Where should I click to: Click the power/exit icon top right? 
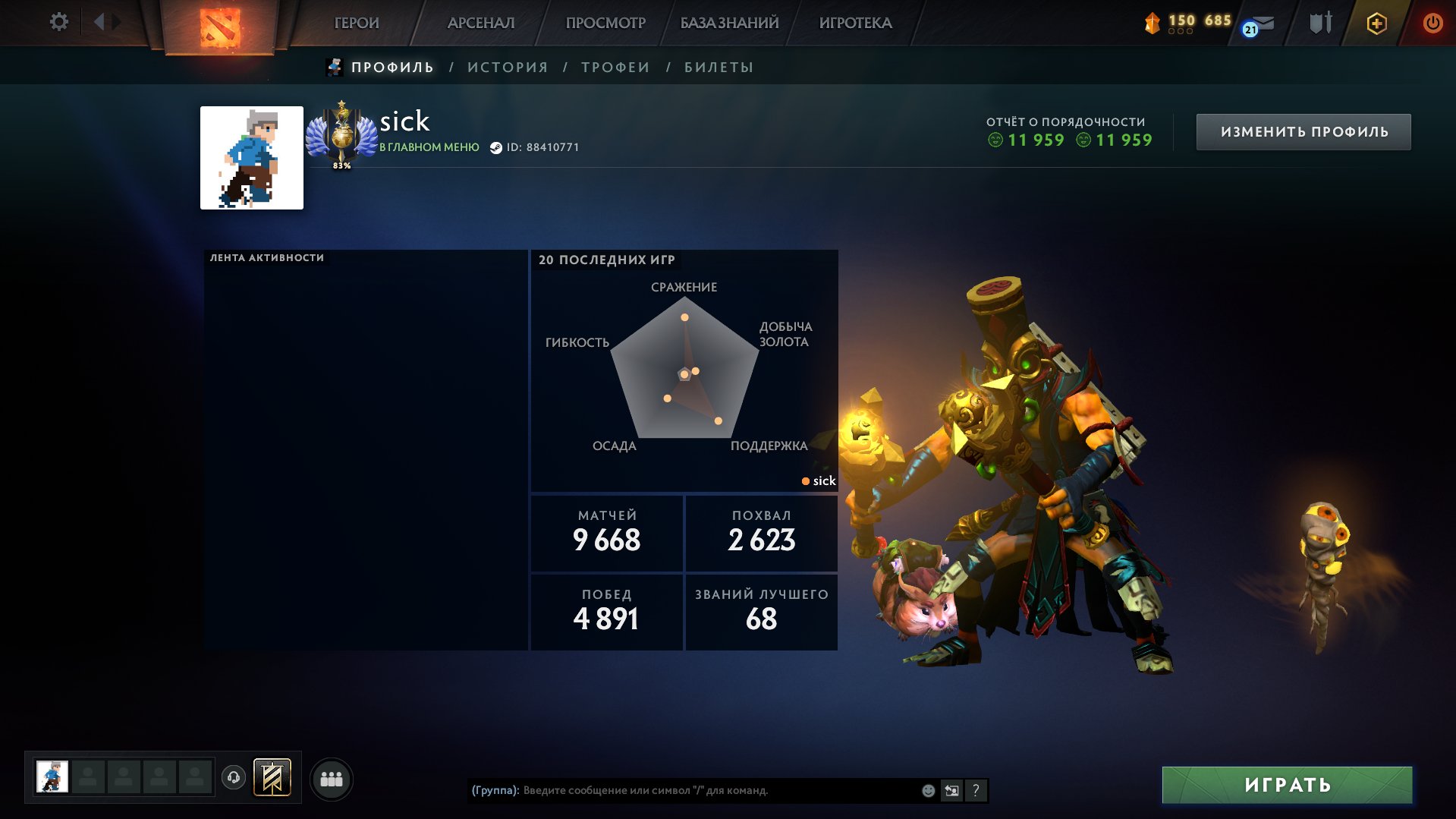click(1432, 23)
